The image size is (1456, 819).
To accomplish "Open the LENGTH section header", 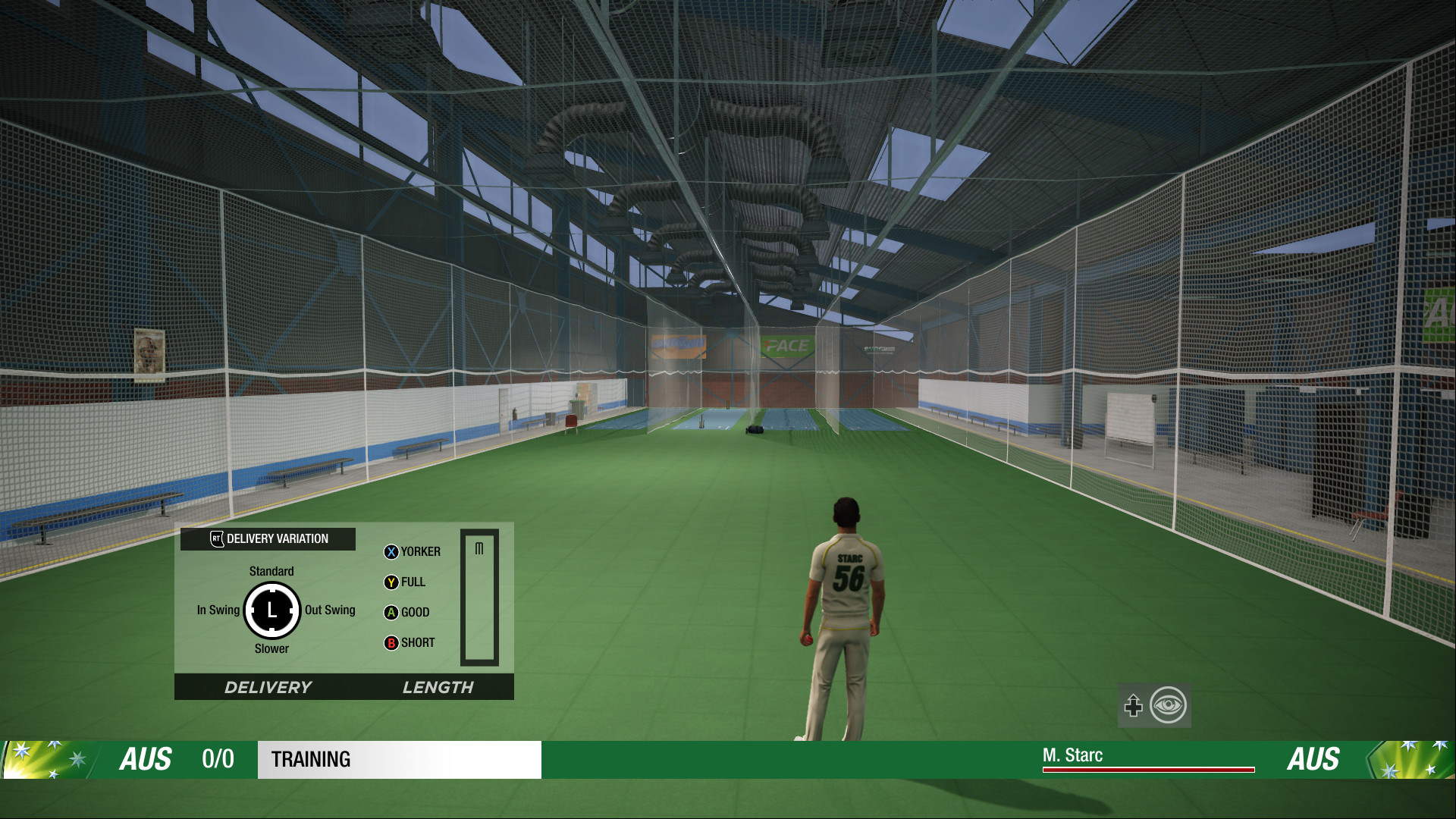I will point(438,688).
